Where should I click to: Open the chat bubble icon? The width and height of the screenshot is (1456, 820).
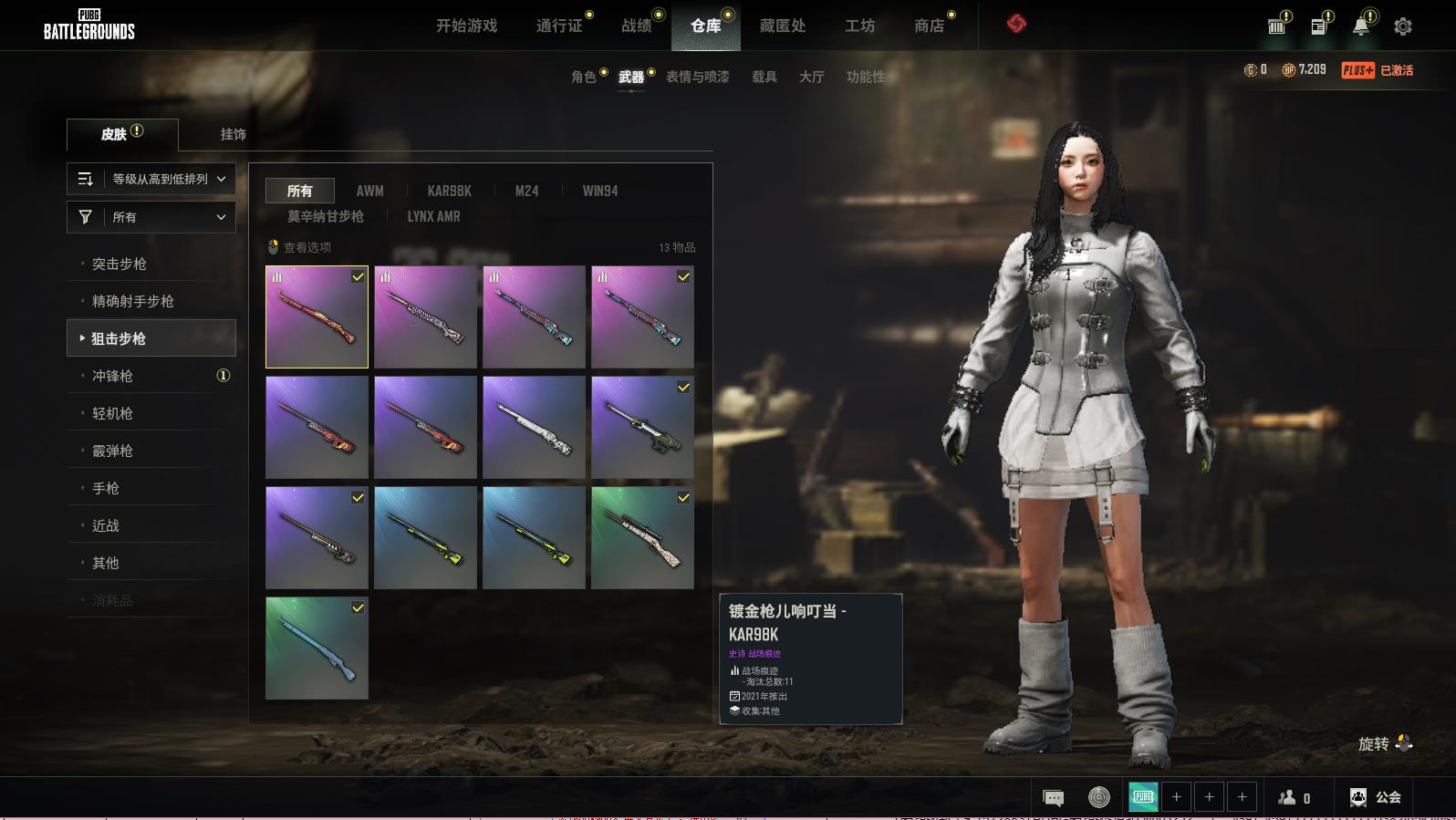[1053, 798]
